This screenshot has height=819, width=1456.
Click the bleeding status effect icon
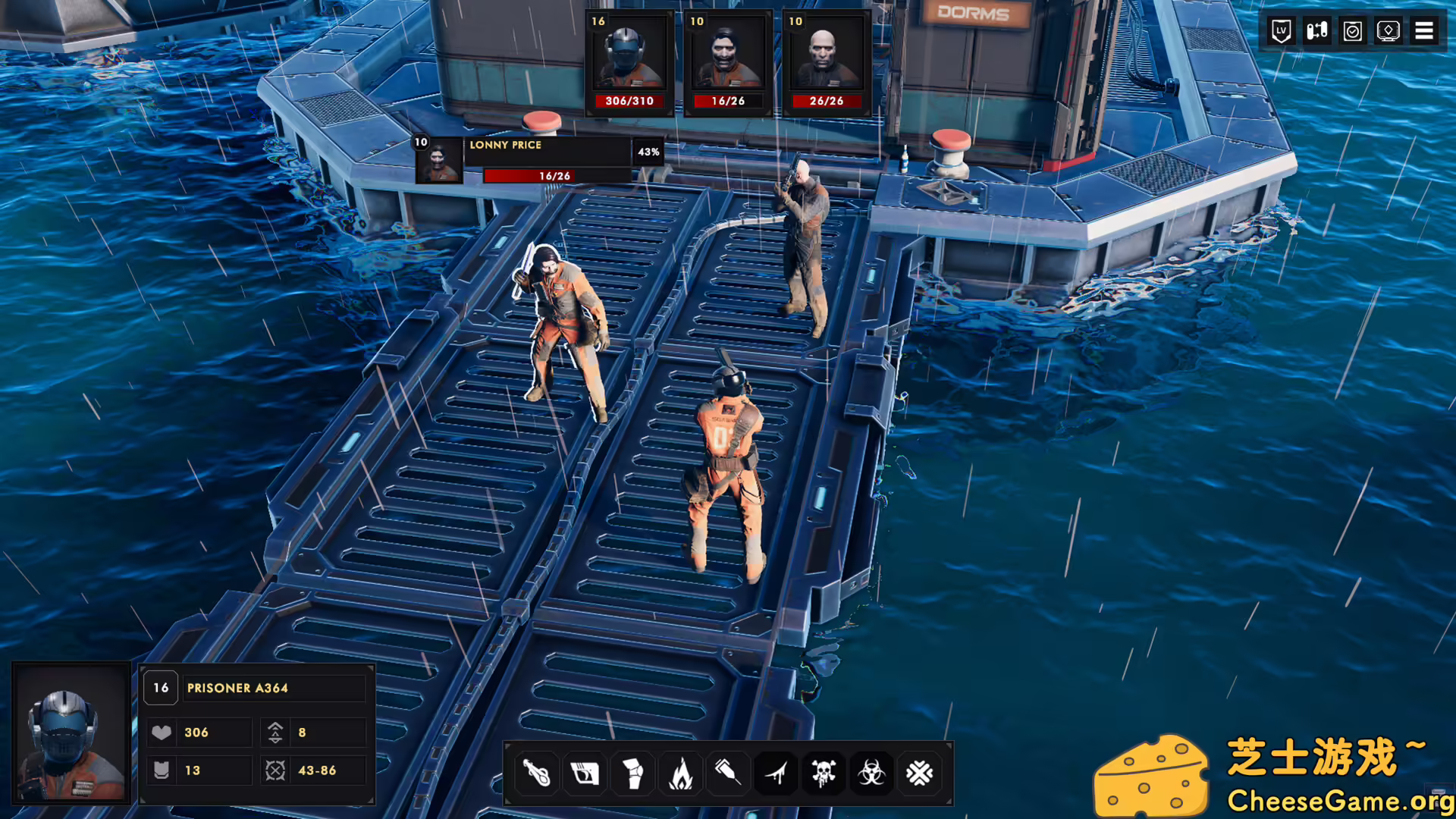point(776,773)
